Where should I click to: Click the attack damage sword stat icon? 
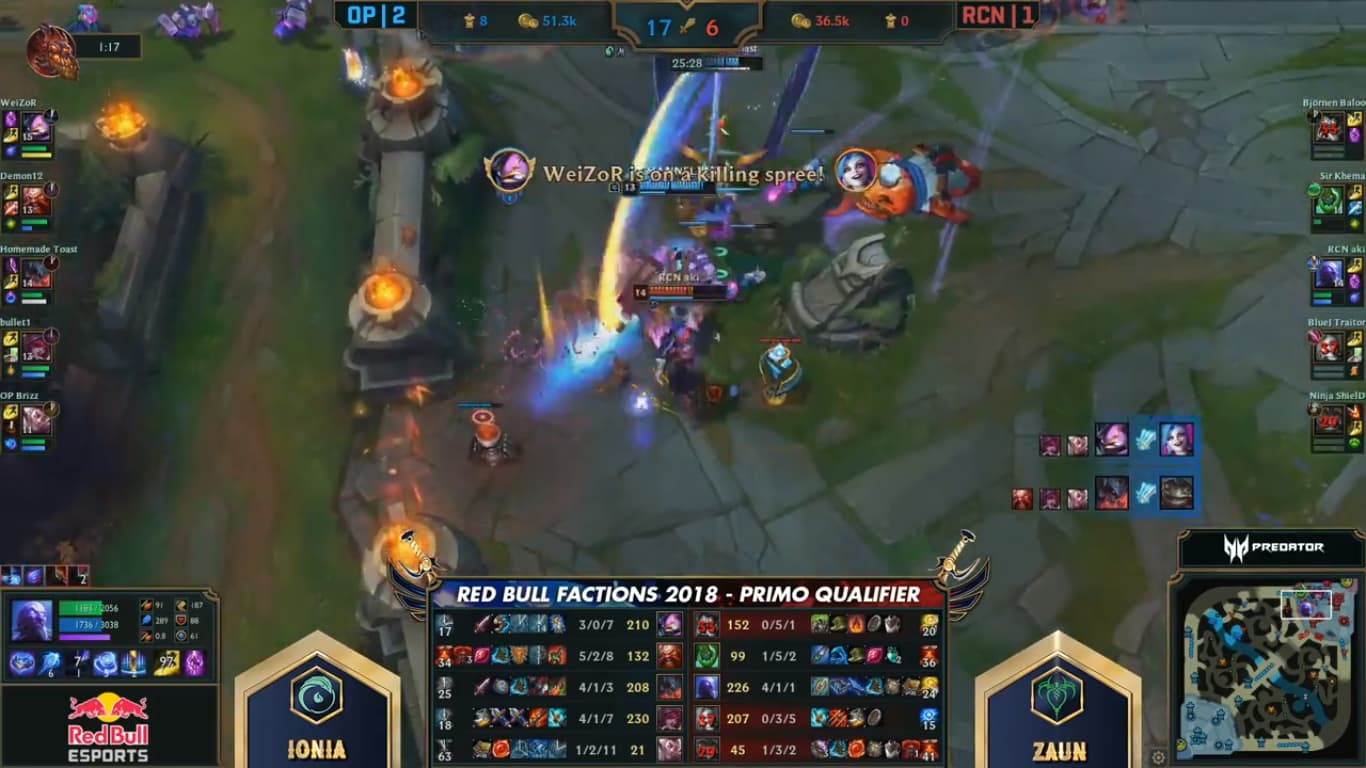tap(146, 603)
